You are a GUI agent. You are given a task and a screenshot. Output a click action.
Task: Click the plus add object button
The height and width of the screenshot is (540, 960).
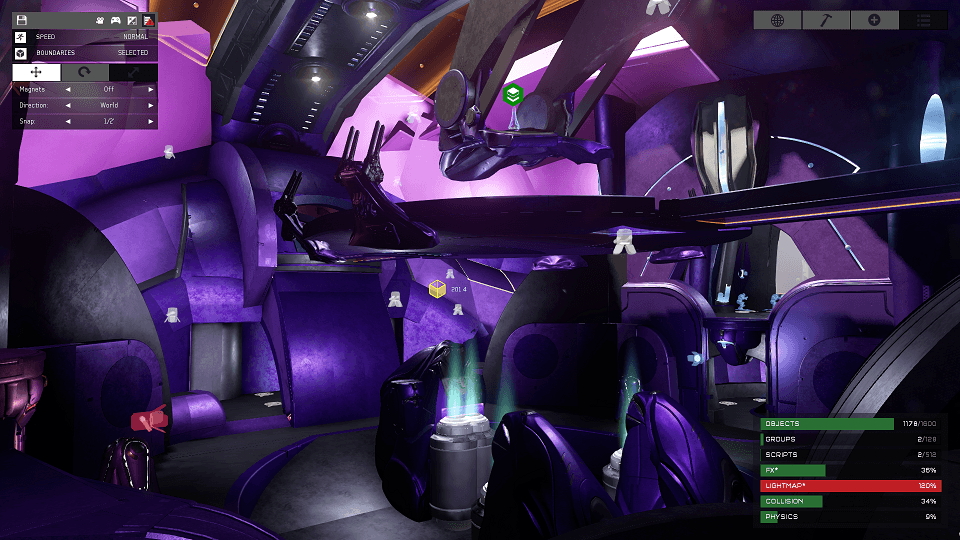point(875,20)
